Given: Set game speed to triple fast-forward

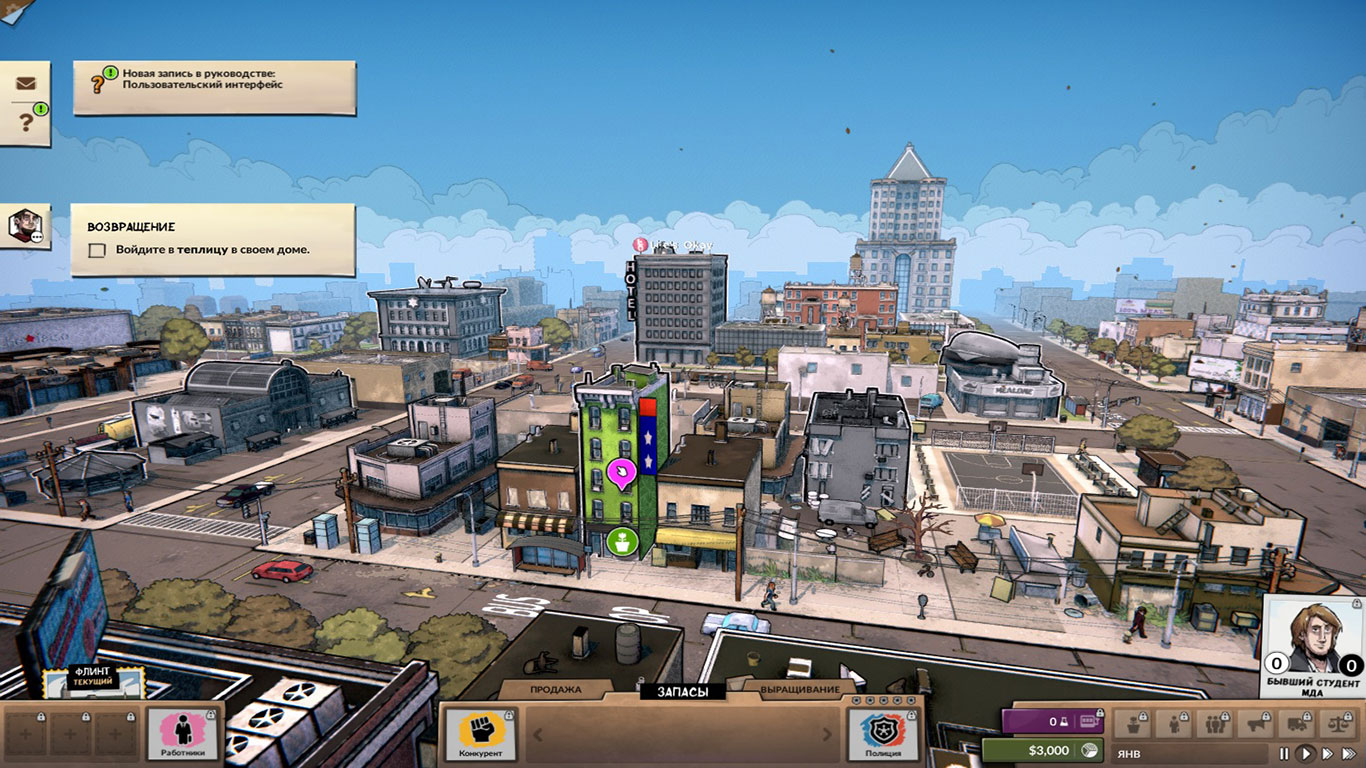Looking at the screenshot, I should 1350,753.
